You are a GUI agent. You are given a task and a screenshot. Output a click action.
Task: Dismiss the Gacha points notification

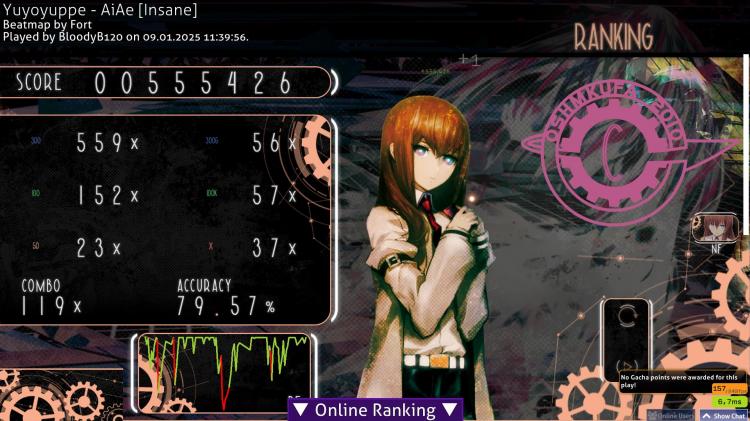pos(682,380)
